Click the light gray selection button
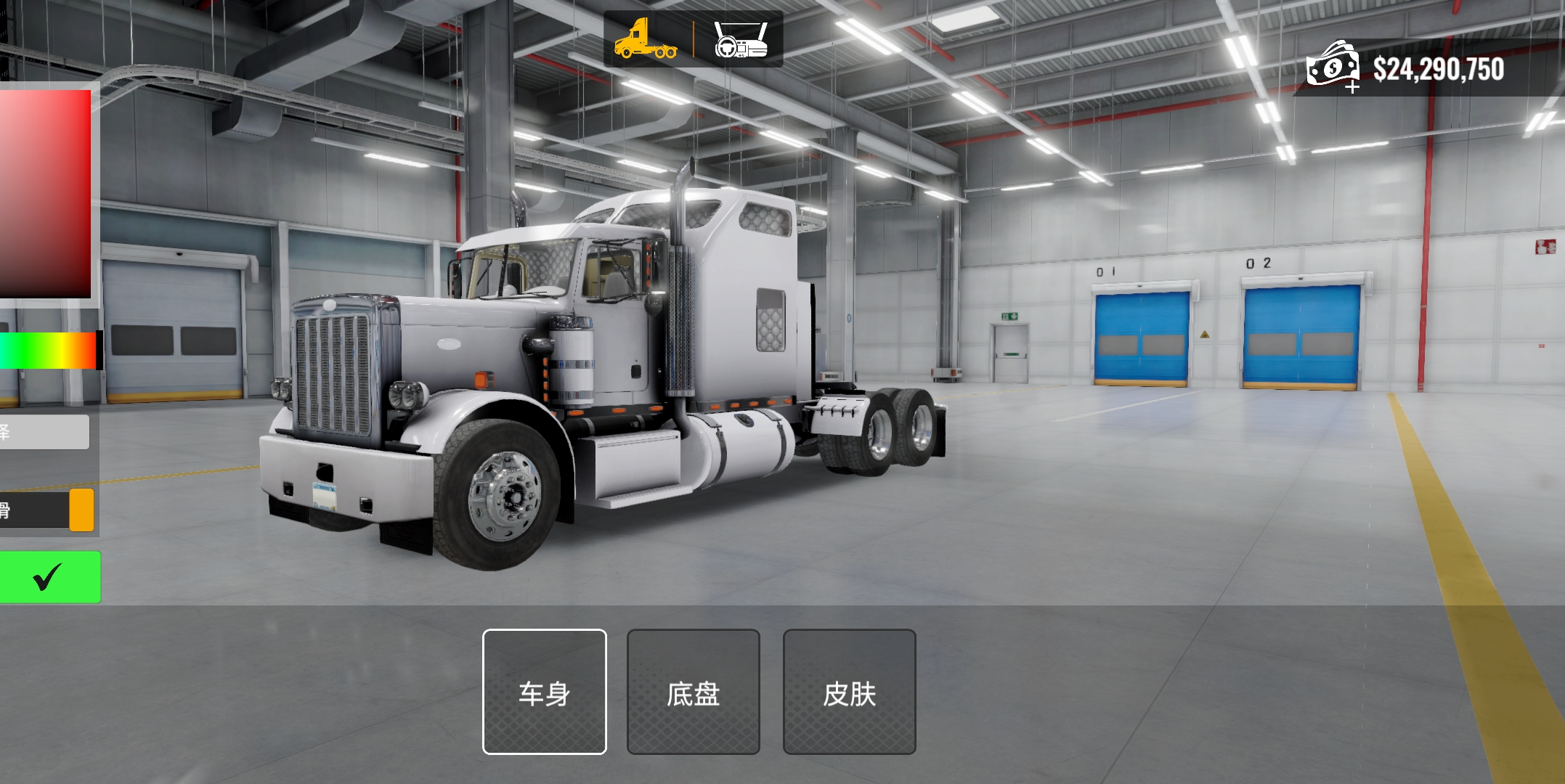 [x=44, y=432]
